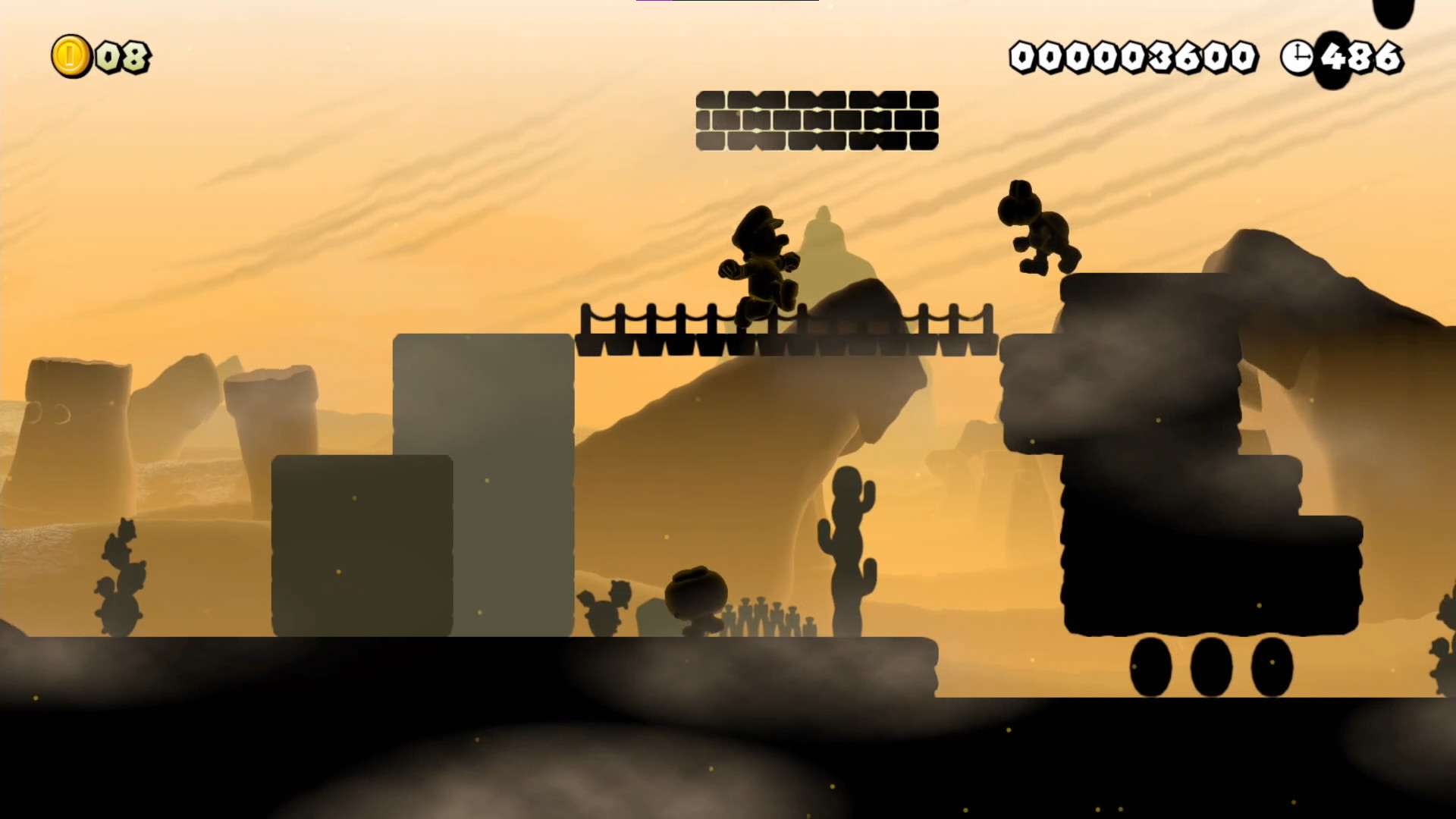This screenshot has width=1456, height=819.
Task: Click the leftmost grey terrain block
Action: pos(362,546)
